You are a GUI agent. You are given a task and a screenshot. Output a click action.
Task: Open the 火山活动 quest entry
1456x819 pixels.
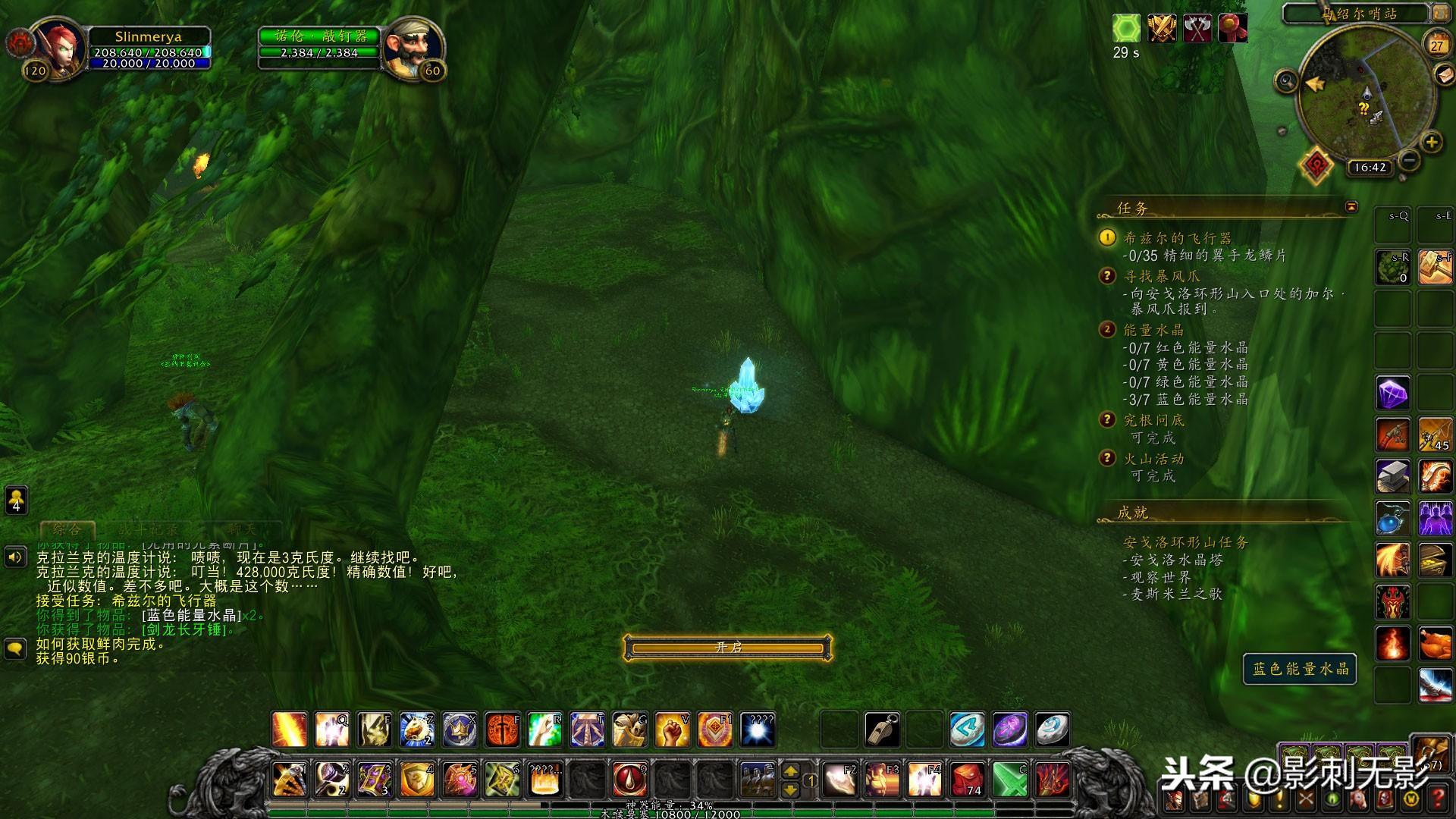1153,459
